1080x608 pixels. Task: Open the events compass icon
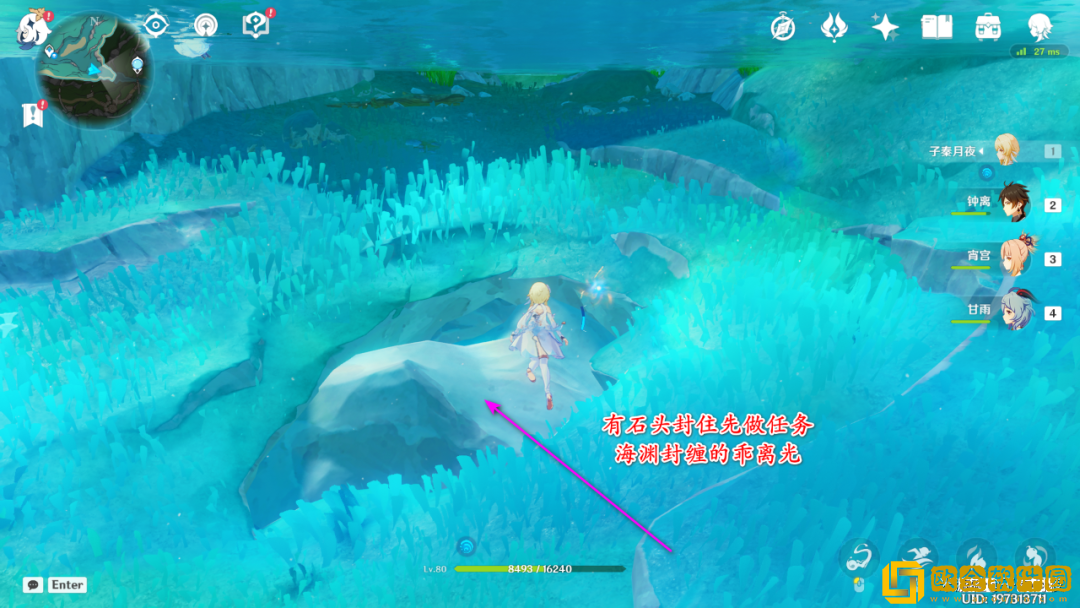[783, 28]
